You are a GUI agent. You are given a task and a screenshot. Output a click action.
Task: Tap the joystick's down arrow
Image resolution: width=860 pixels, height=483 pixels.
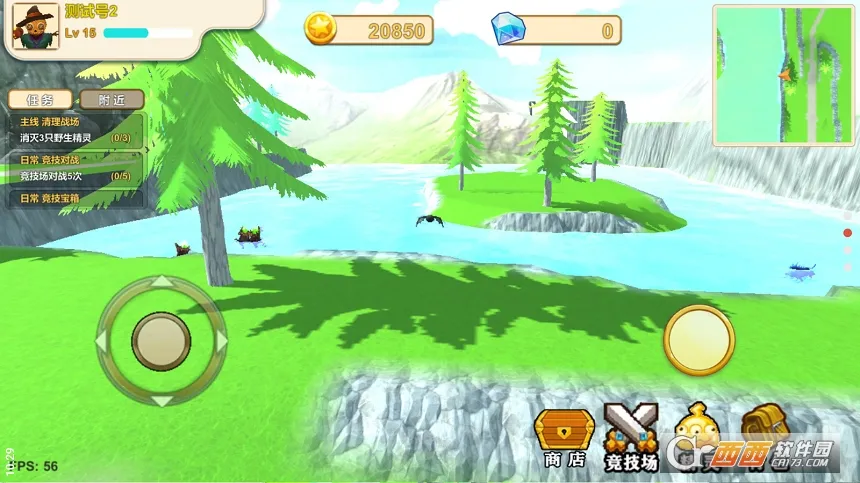coord(161,400)
